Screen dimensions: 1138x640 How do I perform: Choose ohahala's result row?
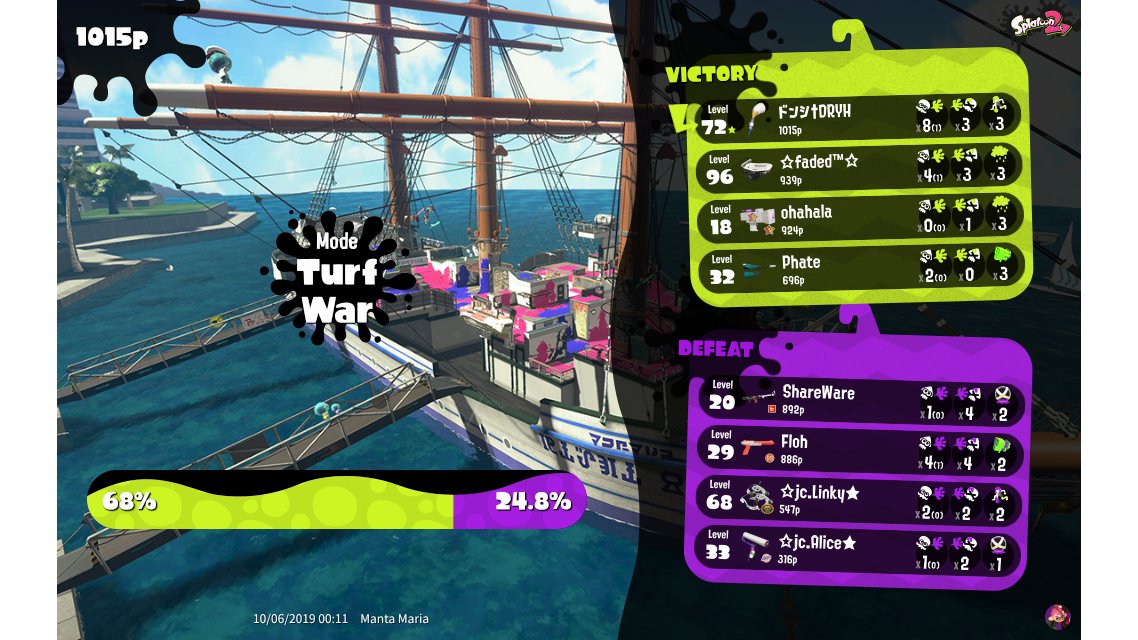coord(857,217)
